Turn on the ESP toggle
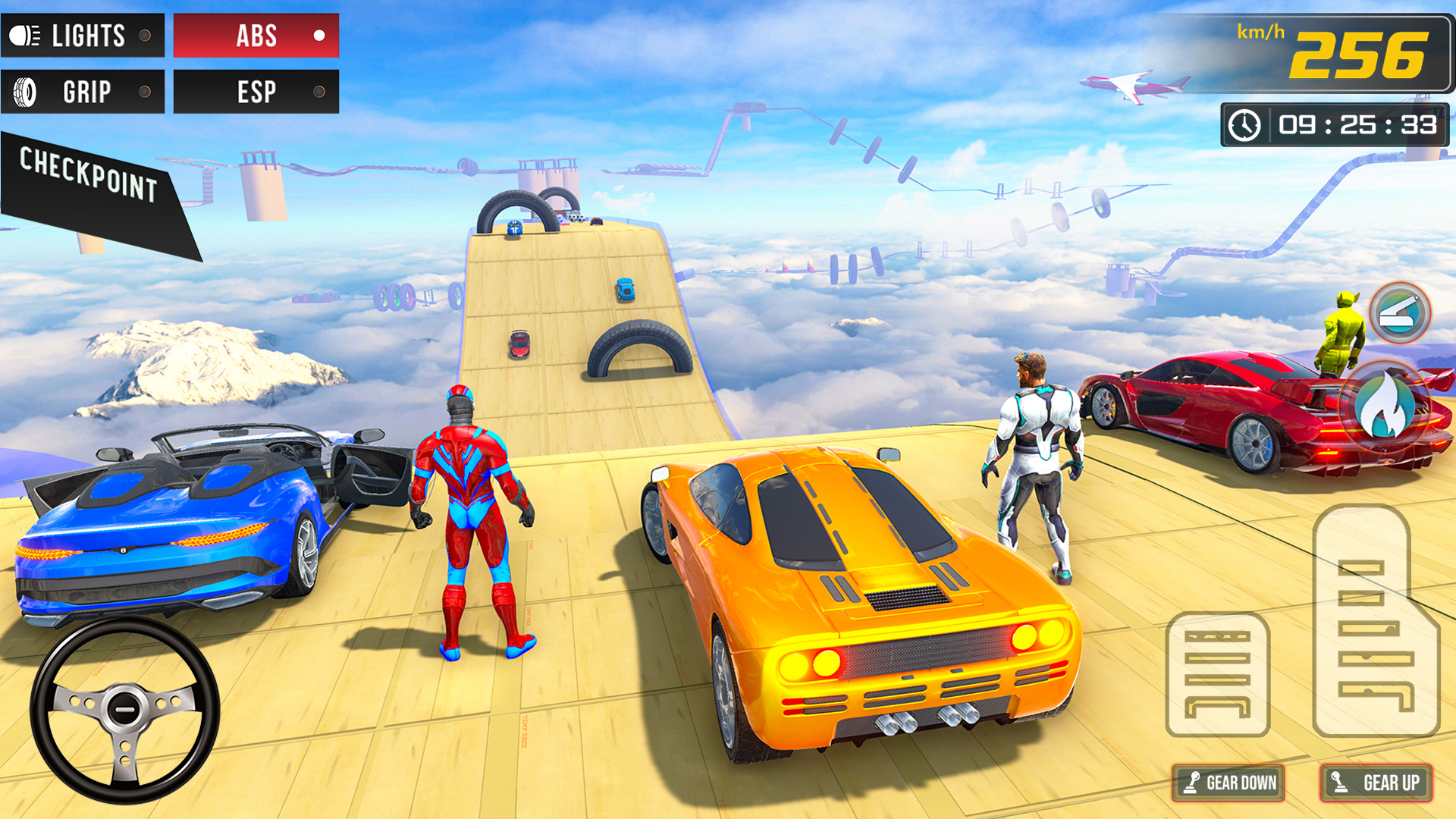 point(318,92)
